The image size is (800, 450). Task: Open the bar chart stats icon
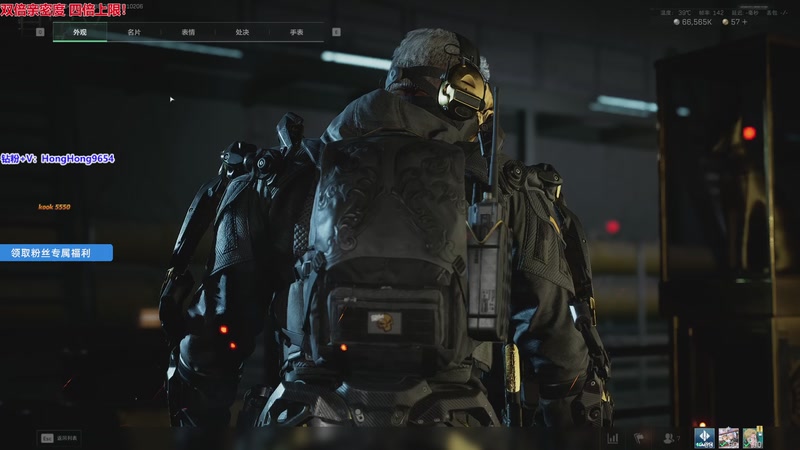(612, 438)
